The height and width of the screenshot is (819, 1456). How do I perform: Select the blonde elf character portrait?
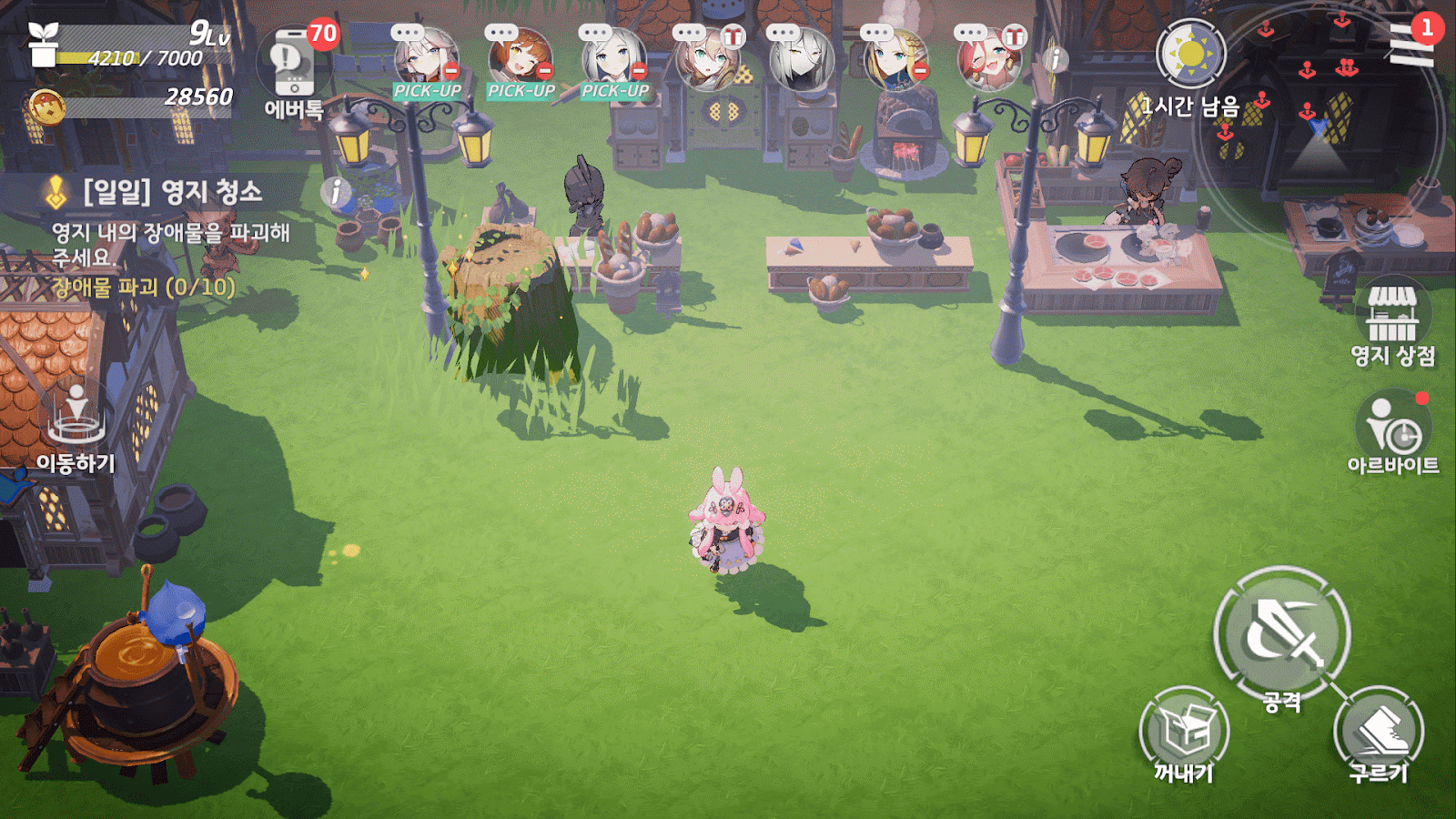coord(895,61)
